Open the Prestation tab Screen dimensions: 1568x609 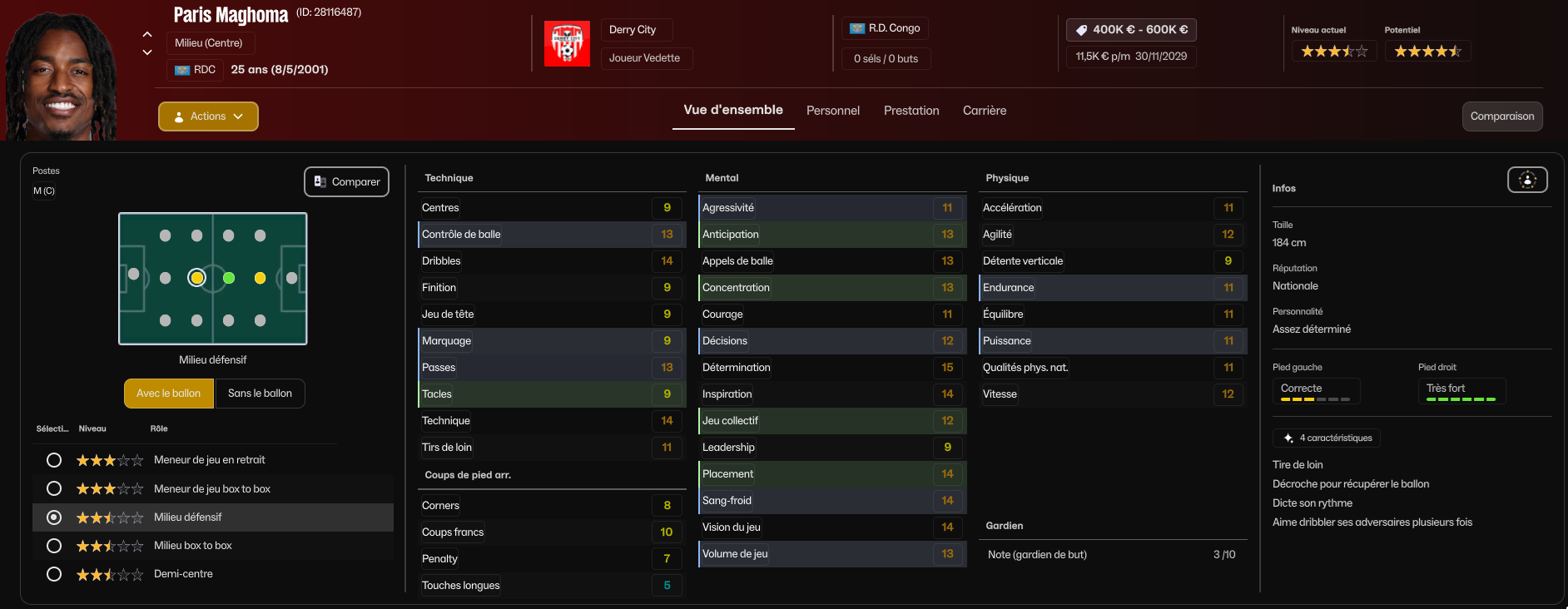(x=911, y=111)
